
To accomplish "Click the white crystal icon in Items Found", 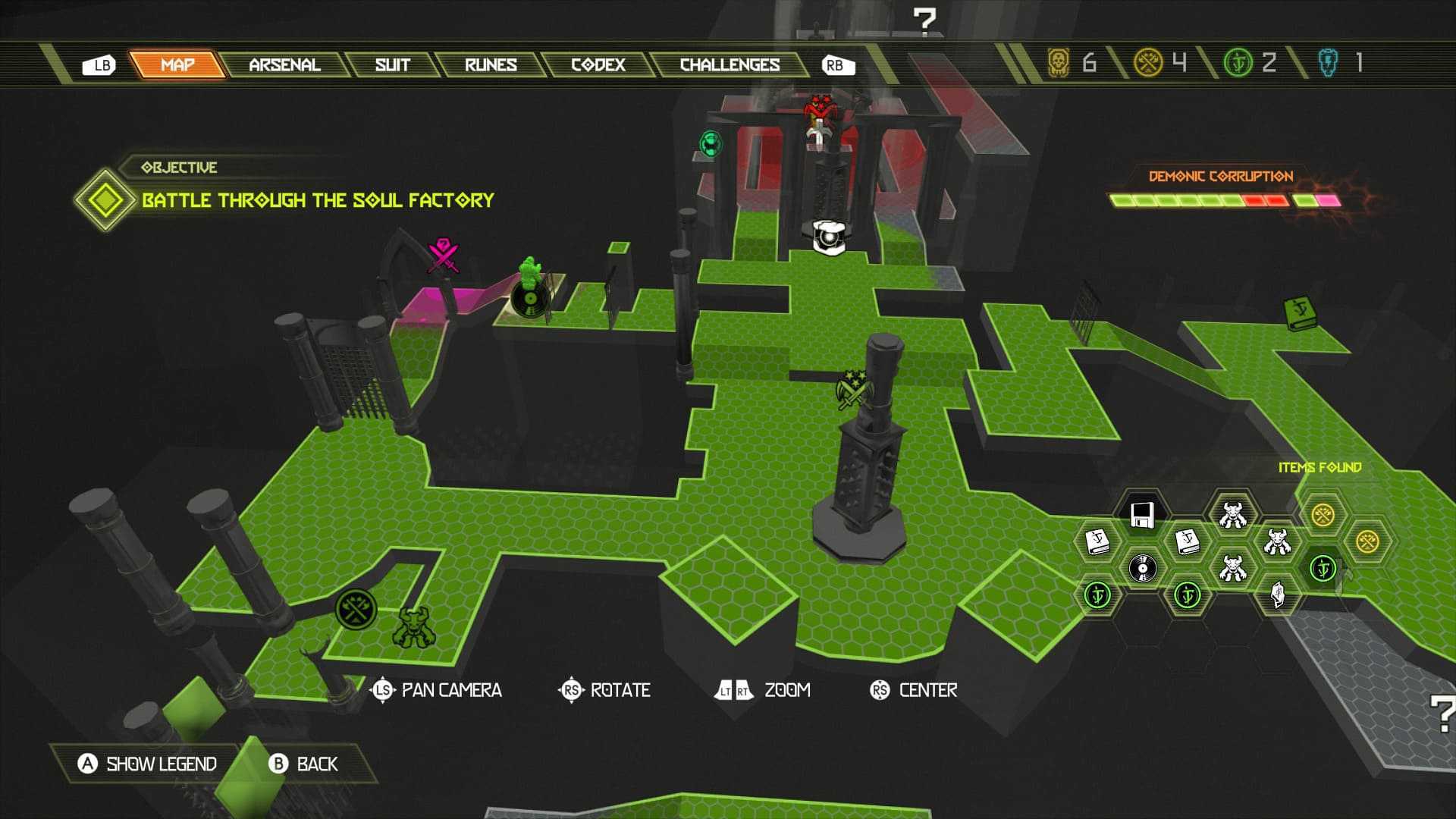I will (x=1278, y=594).
